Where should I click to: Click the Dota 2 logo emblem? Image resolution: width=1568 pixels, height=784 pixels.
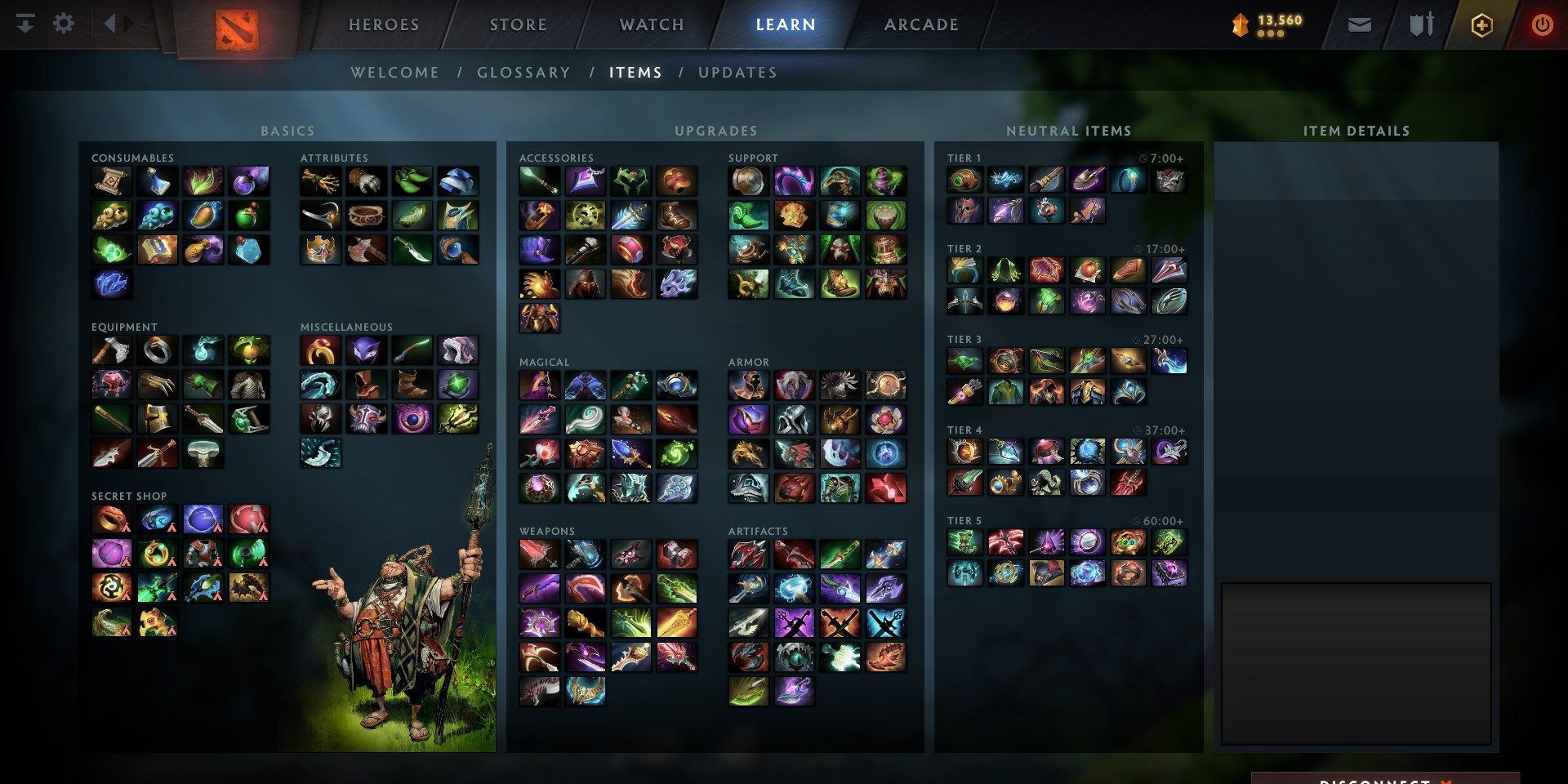pos(235,24)
